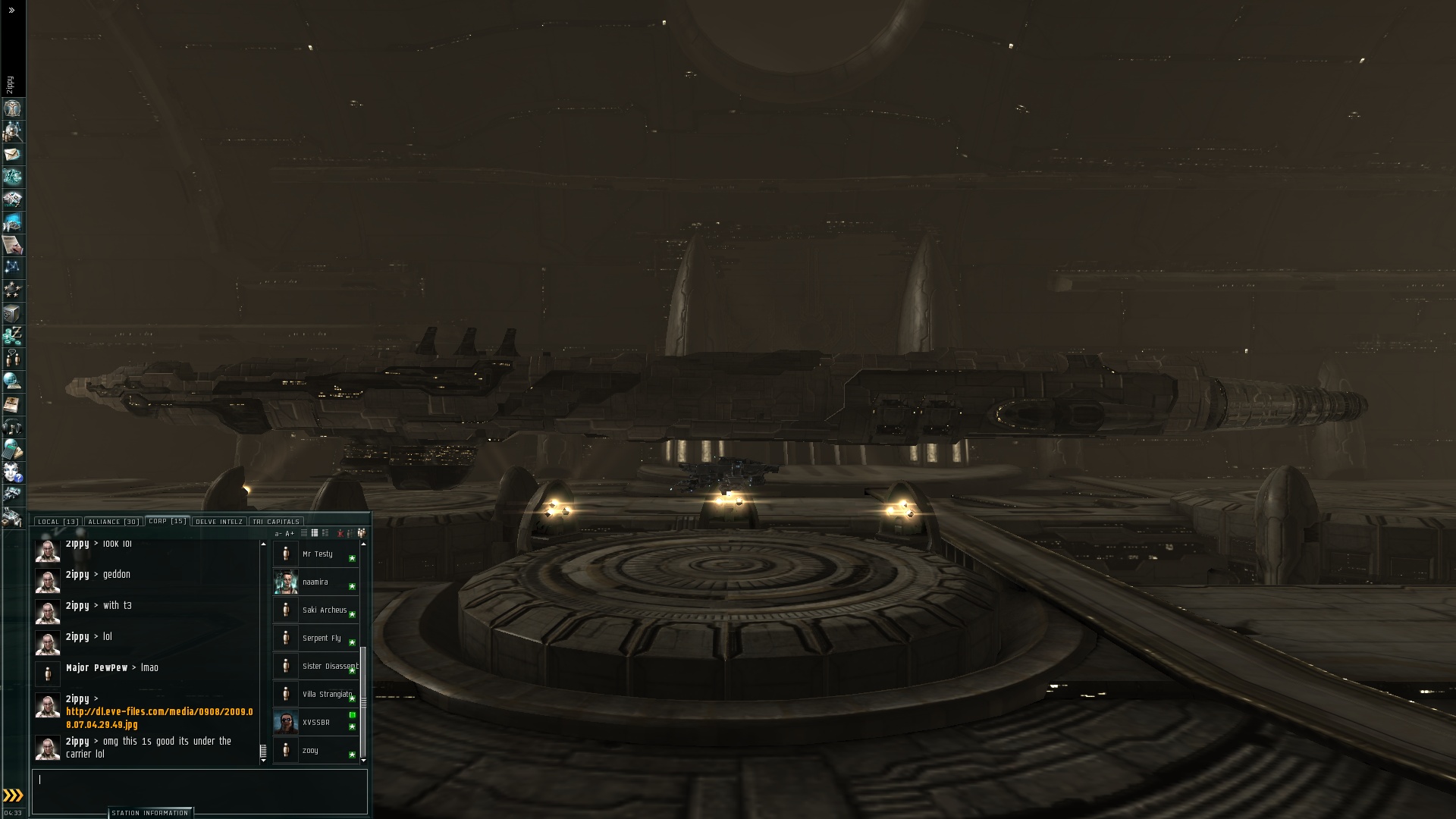Expand the sidebar with the top arrow
This screenshot has height=819, width=1456.
click(x=11, y=11)
